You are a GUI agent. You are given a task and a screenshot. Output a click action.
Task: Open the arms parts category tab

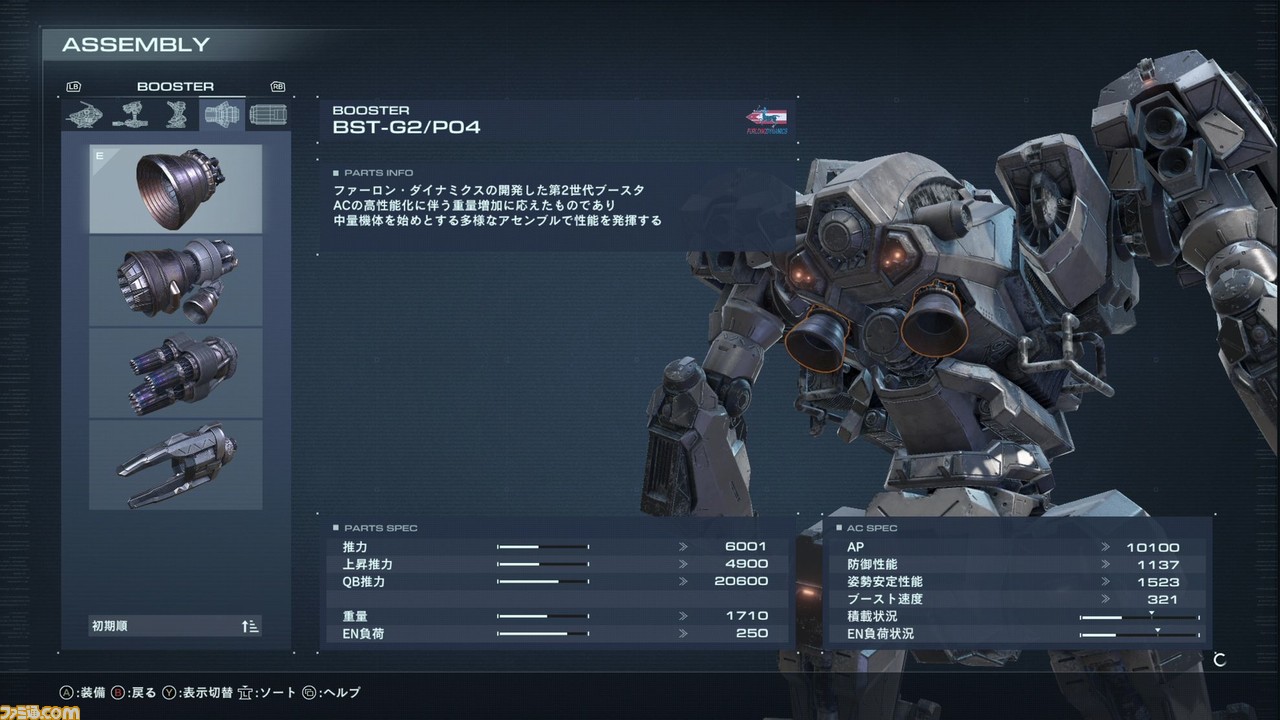click(131, 115)
